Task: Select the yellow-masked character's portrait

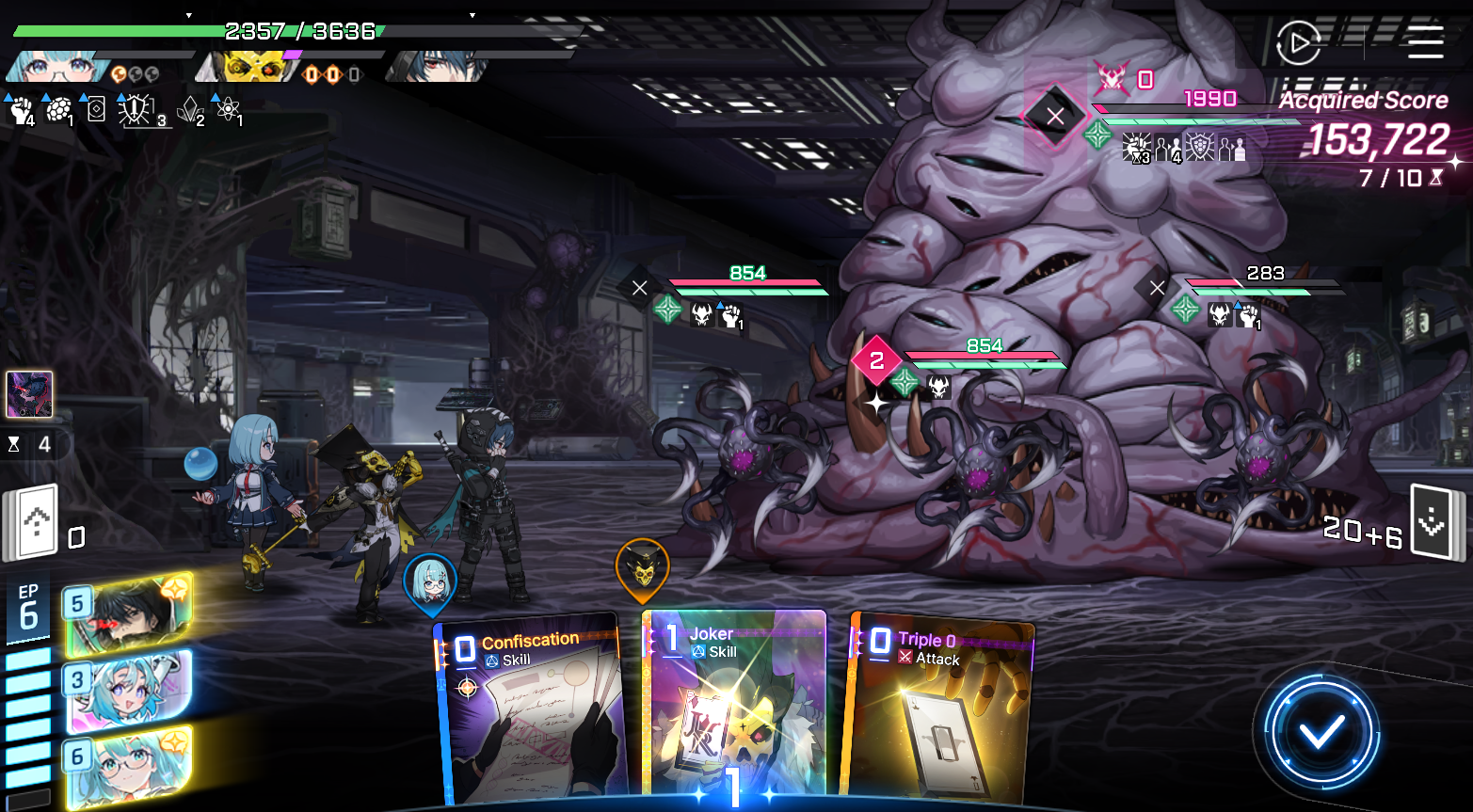Action: click(x=251, y=66)
